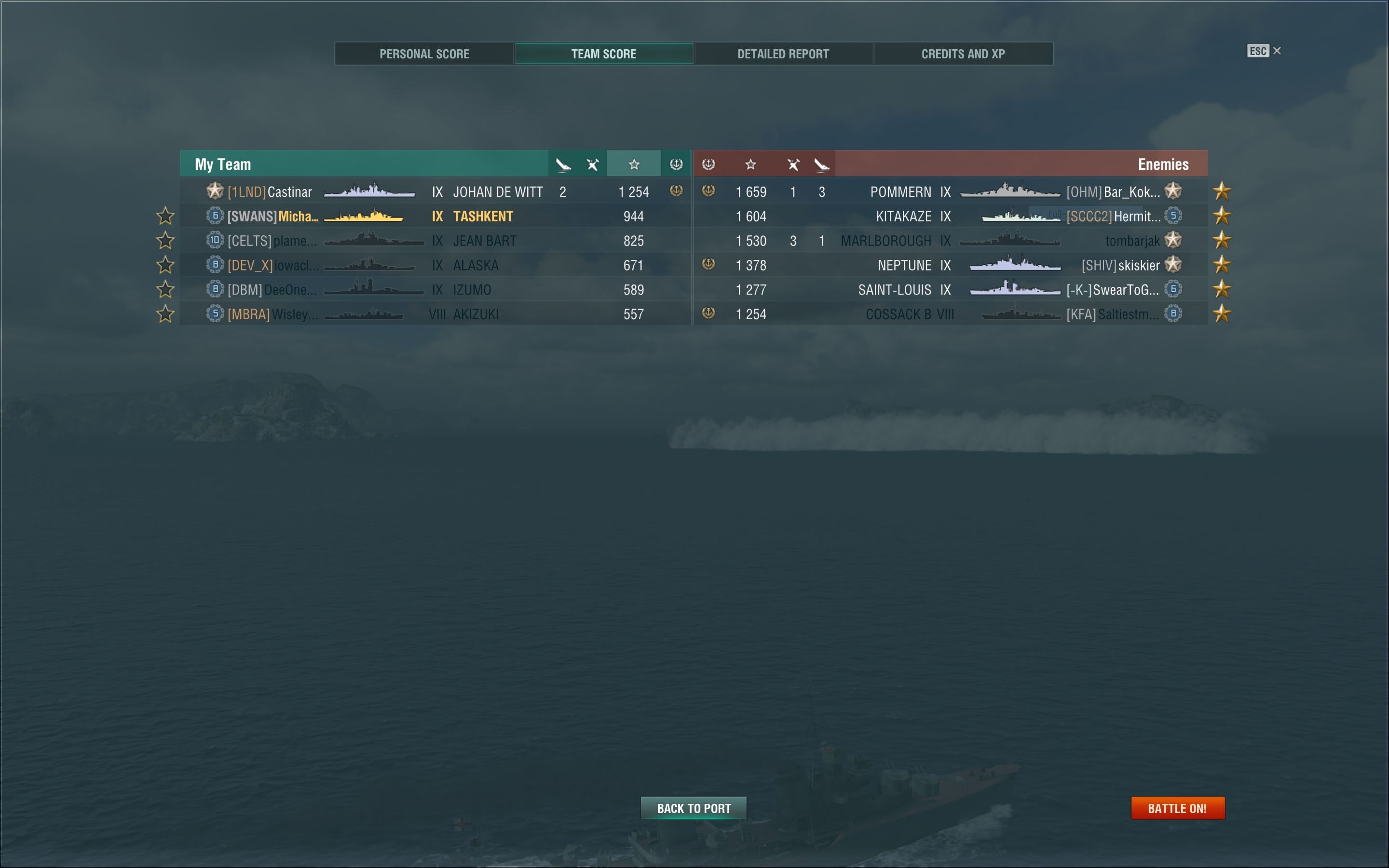Viewport: 1389px width, 868px height.
Task: Sort my team by the star XP column
Action: coord(634,165)
